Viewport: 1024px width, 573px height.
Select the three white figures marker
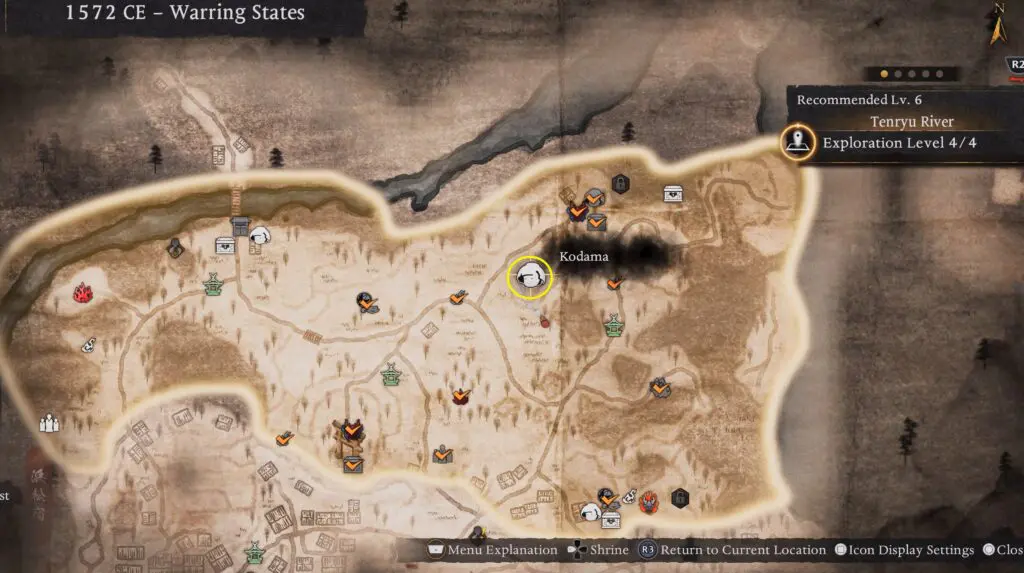coord(48,423)
